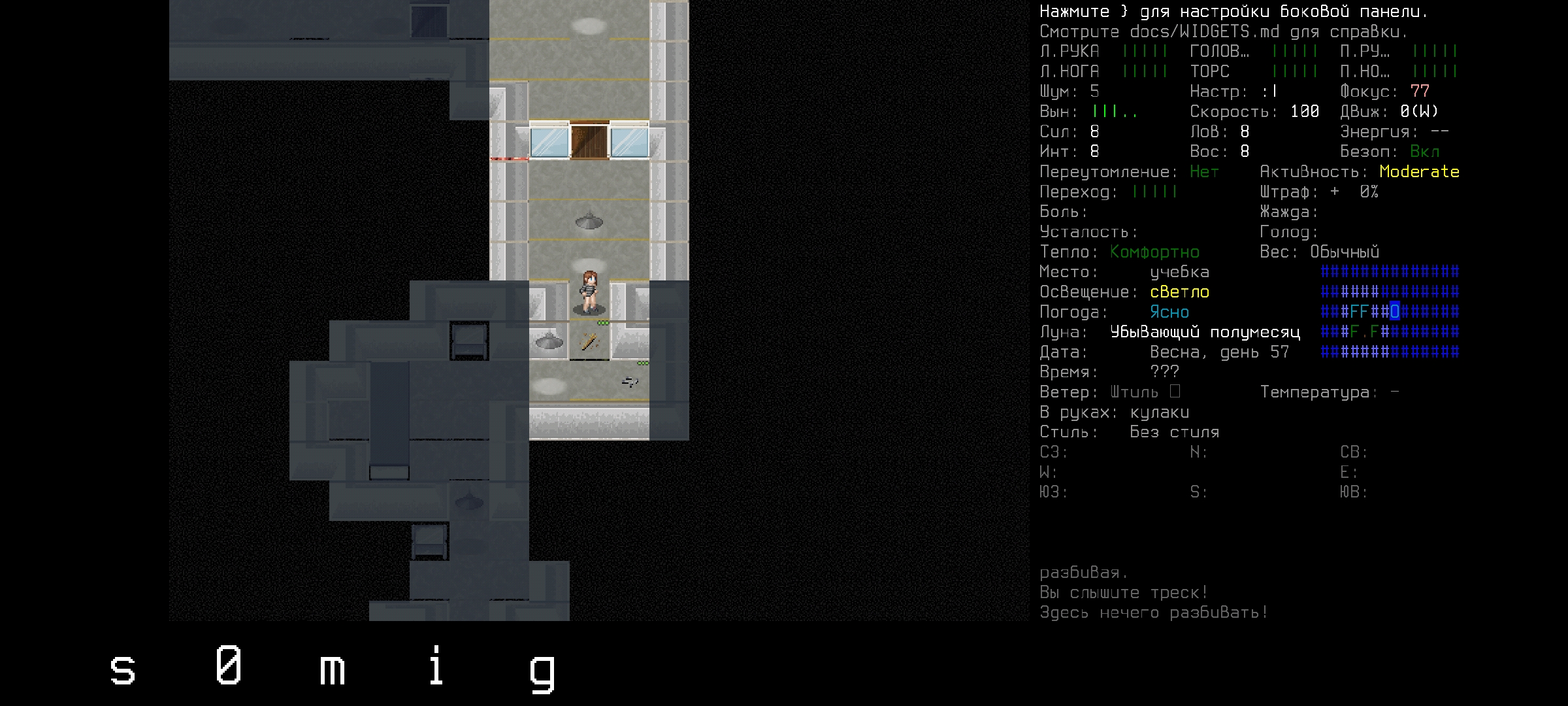The image size is (1568, 706).
Task: Click the green item pile east of the character
Action: 603,323
